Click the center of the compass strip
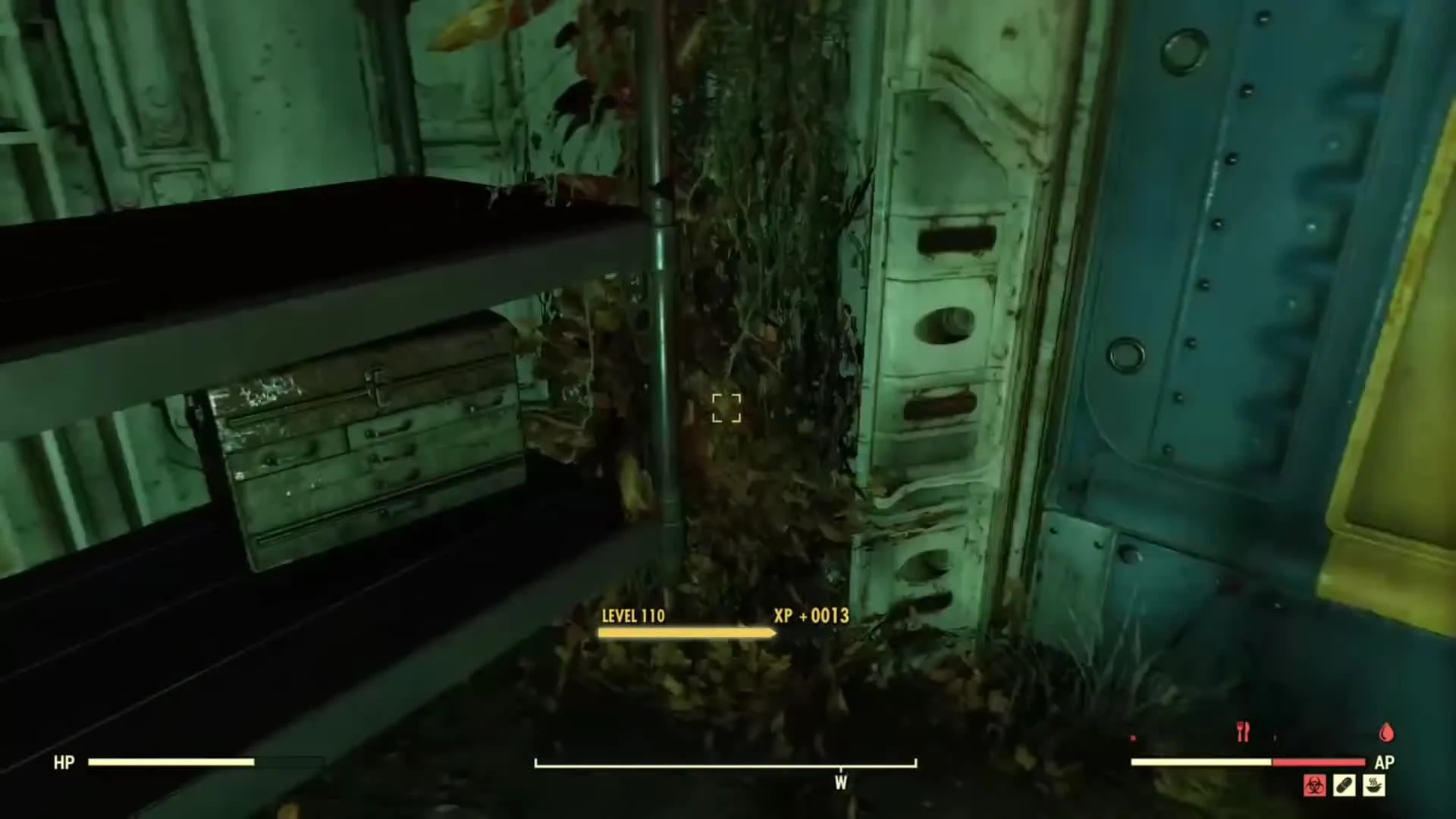 (724, 764)
